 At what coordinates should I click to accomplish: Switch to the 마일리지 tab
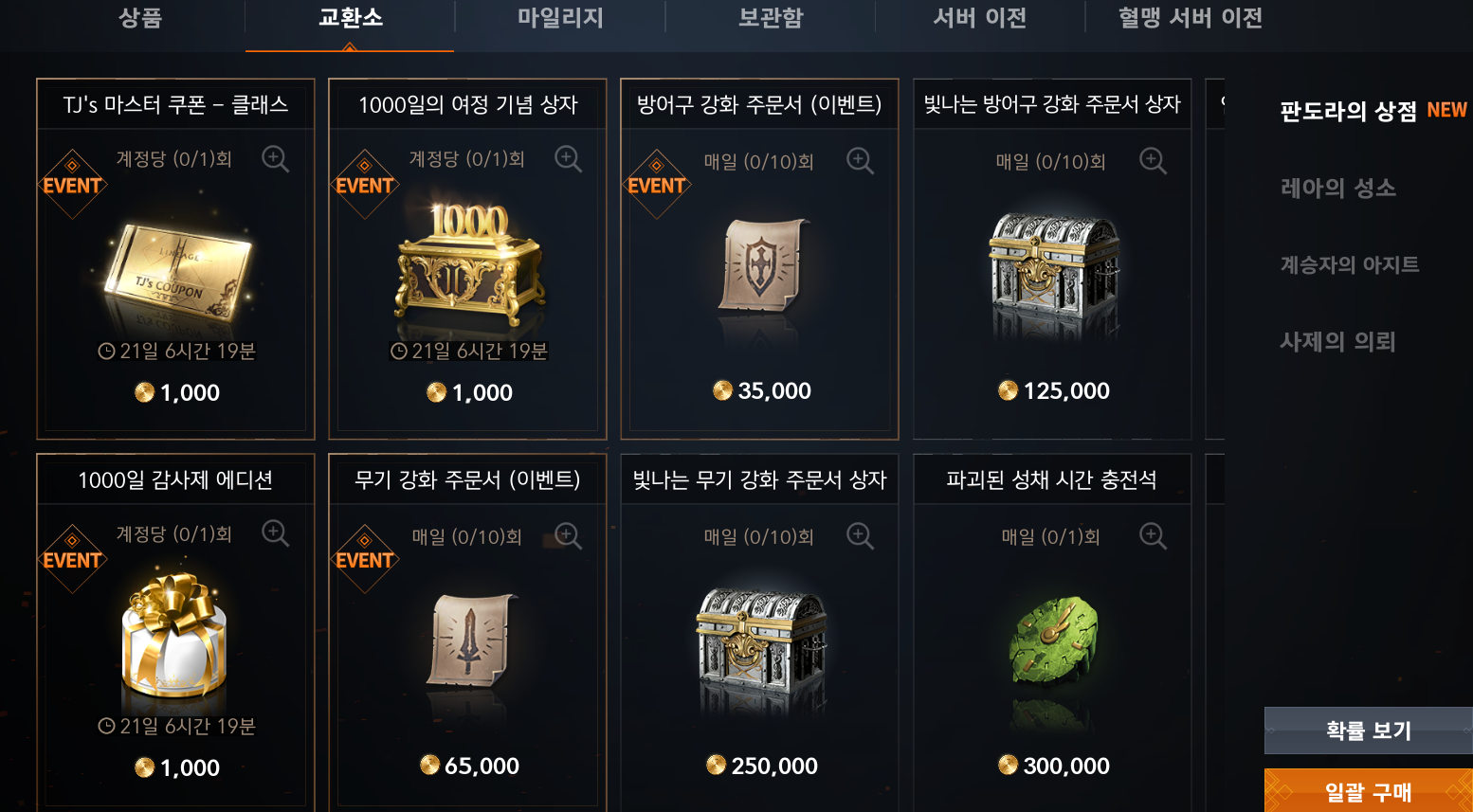(x=559, y=17)
